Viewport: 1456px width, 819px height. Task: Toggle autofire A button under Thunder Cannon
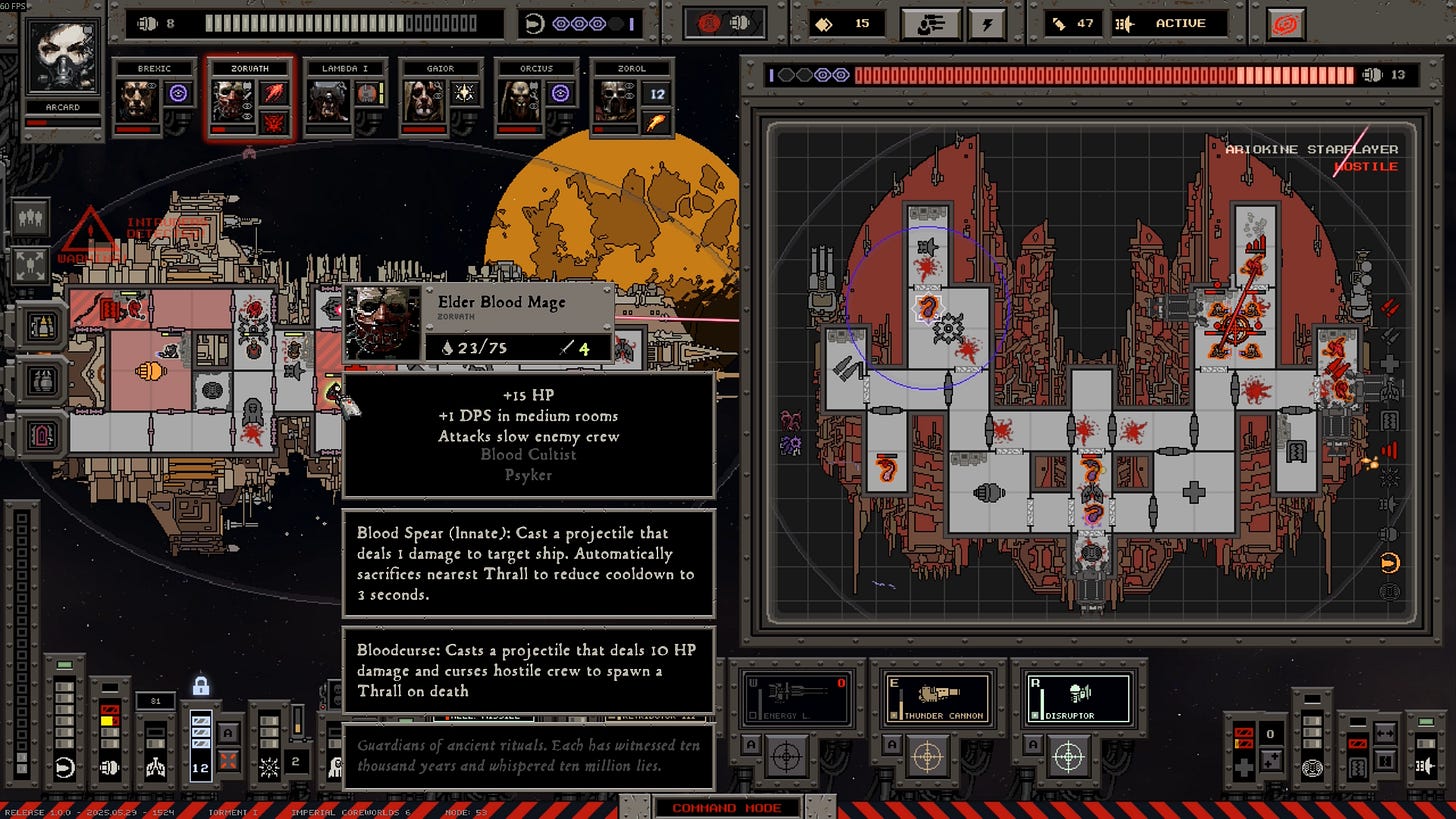pyautogui.click(x=892, y=744)
